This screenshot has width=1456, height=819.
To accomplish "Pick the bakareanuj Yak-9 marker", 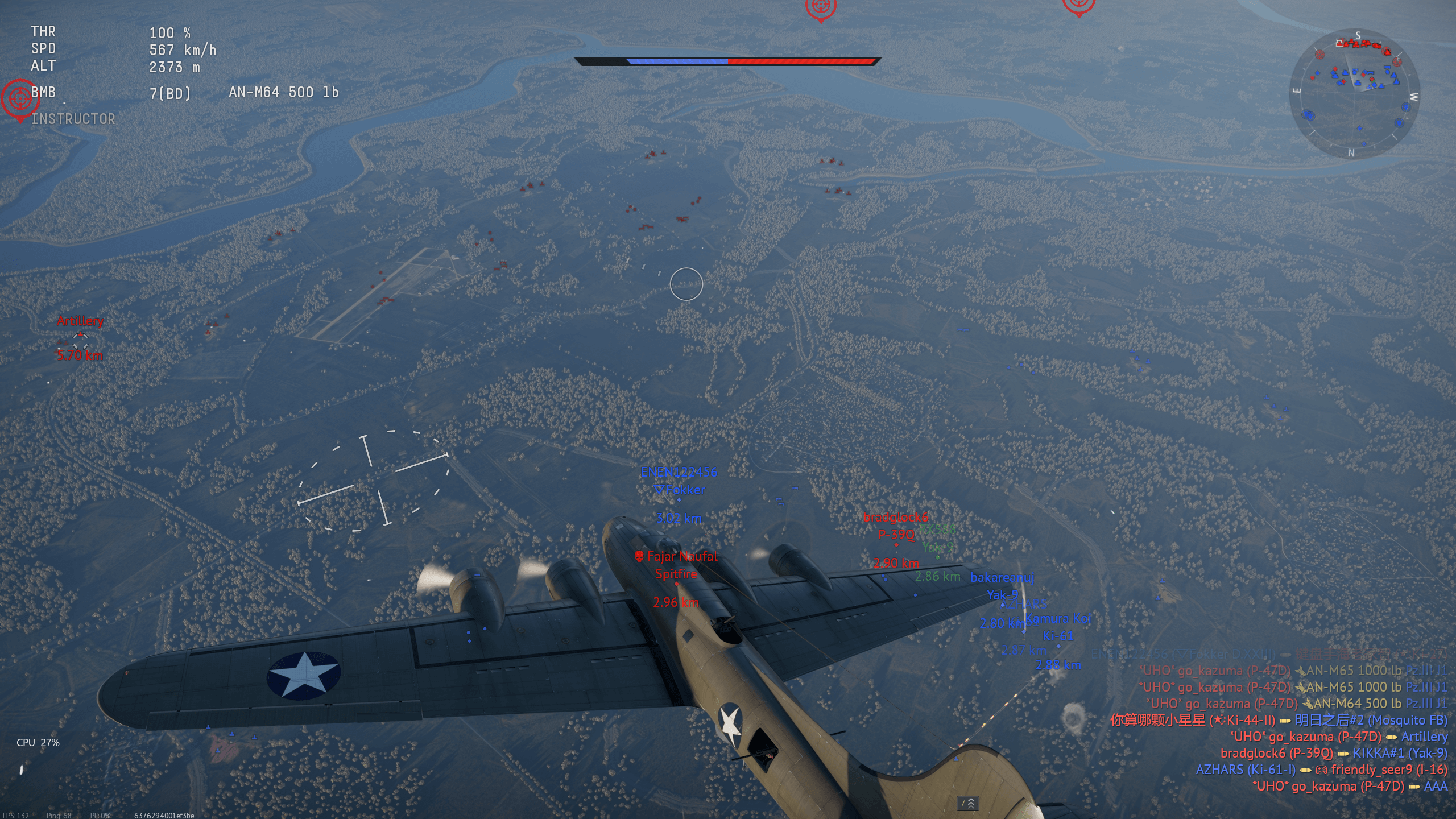I will [1002, 604].
